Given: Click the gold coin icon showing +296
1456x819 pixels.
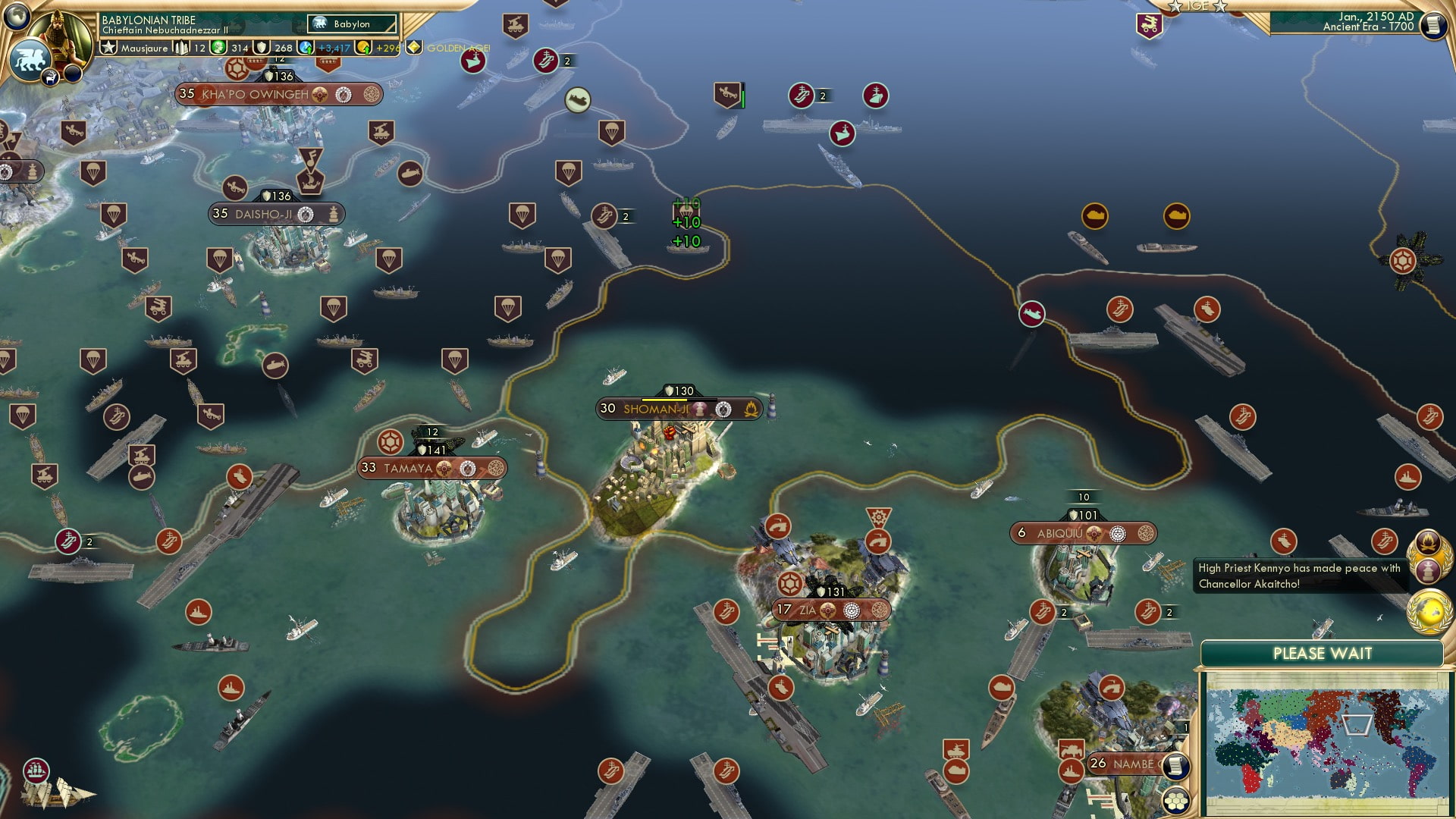Looking at the screenshot, I should (362, 47).
